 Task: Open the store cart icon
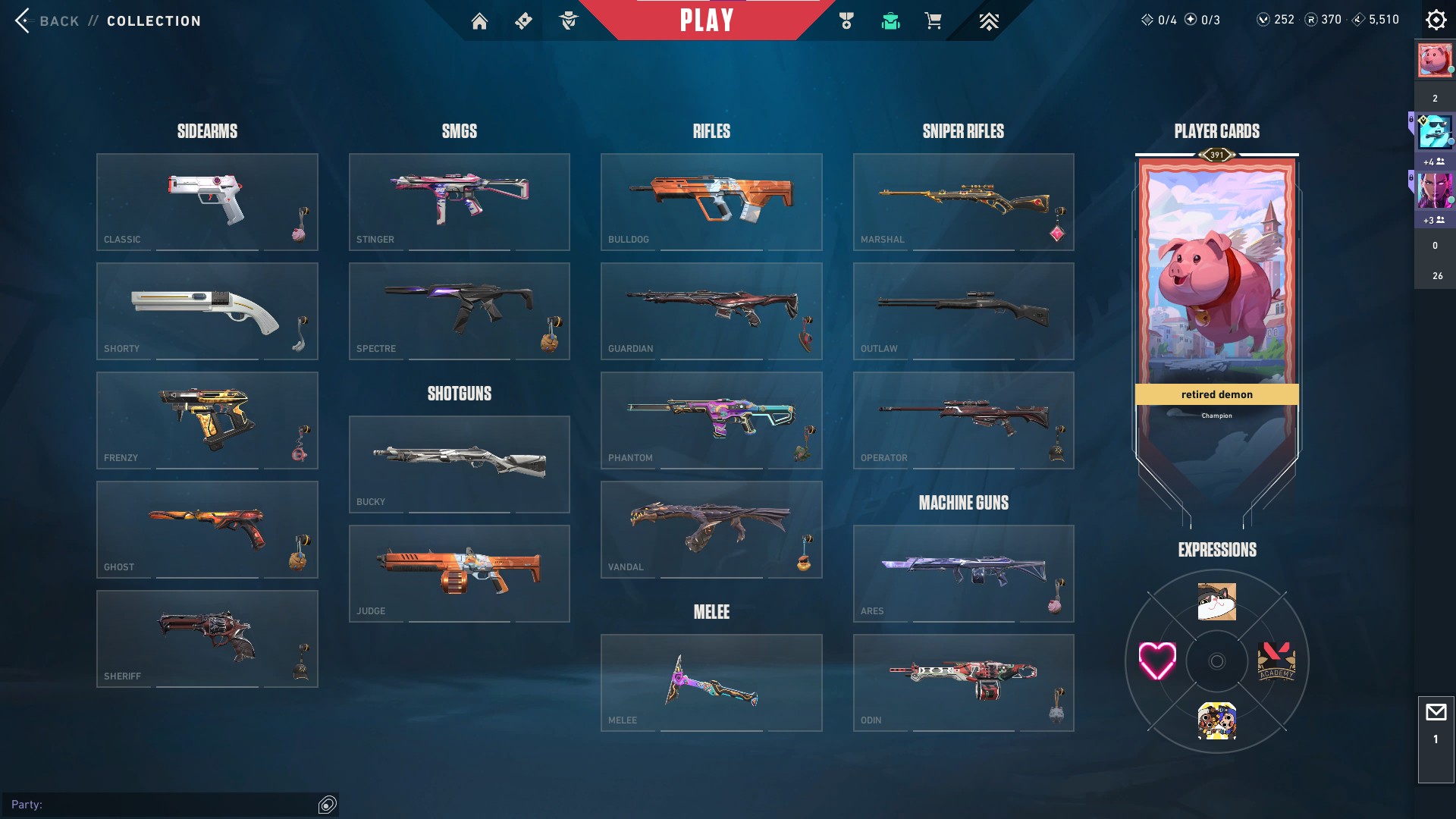933,21
